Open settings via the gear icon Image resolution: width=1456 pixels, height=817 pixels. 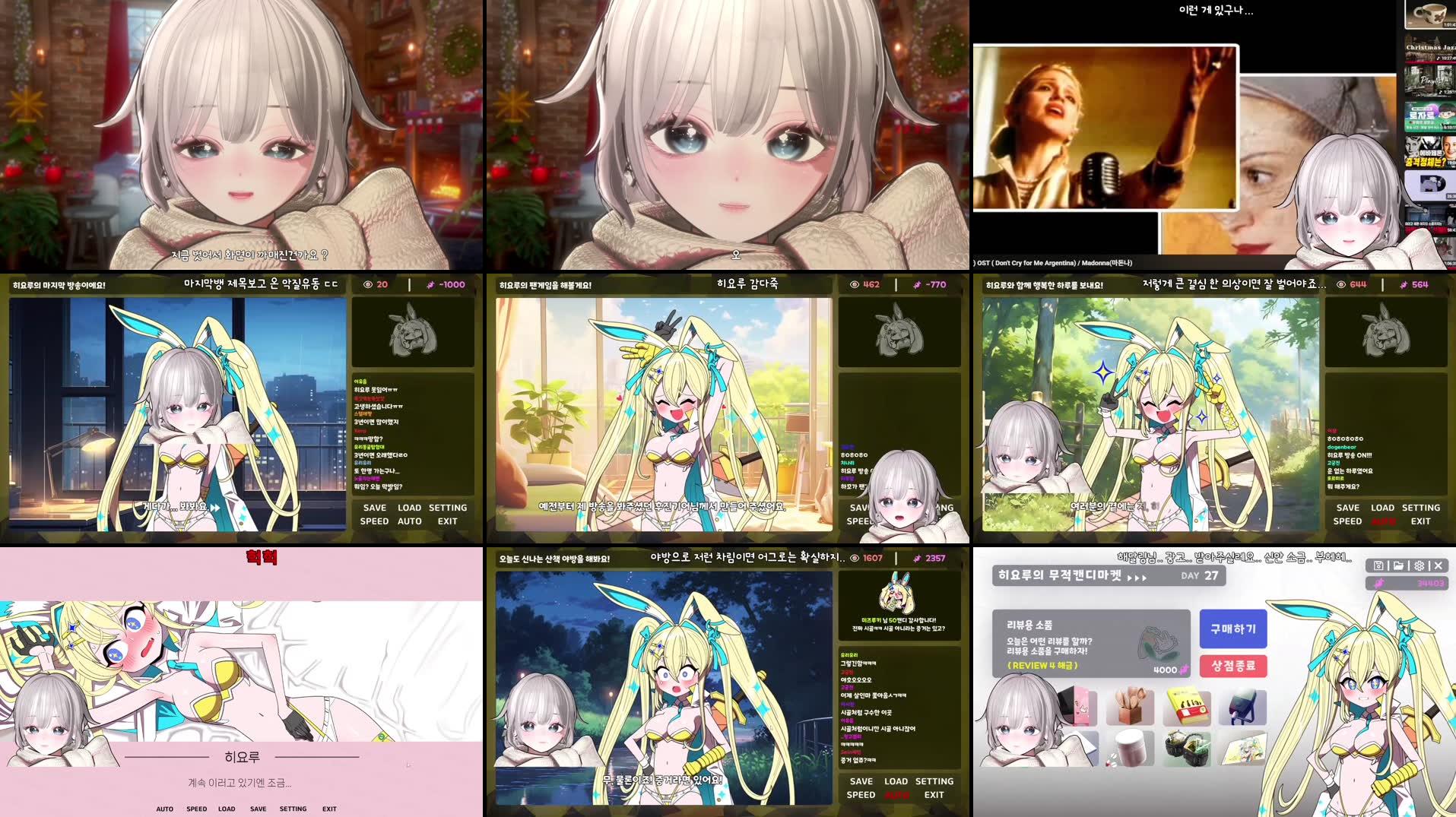pyautogui.click(x=1420, y=565)
